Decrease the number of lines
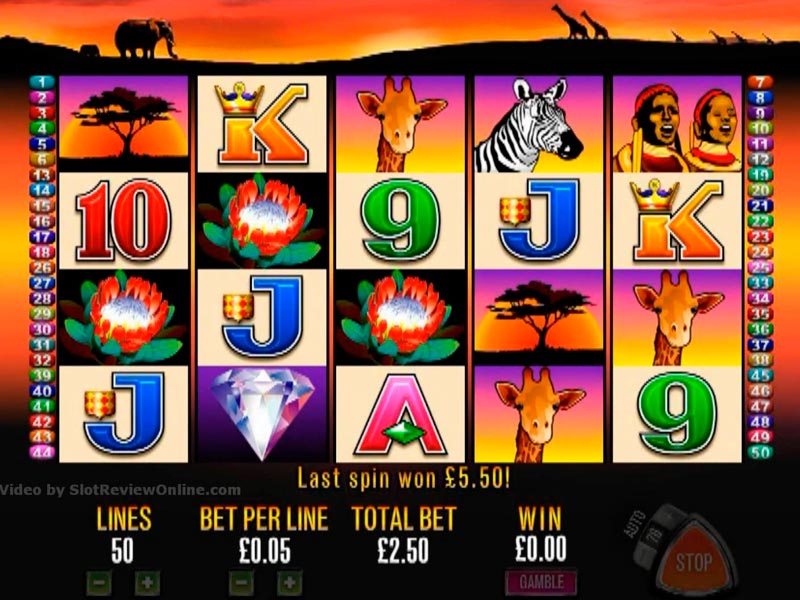Image resolution: width=800 pixels, height=600 pixels. tap(99, 581)
